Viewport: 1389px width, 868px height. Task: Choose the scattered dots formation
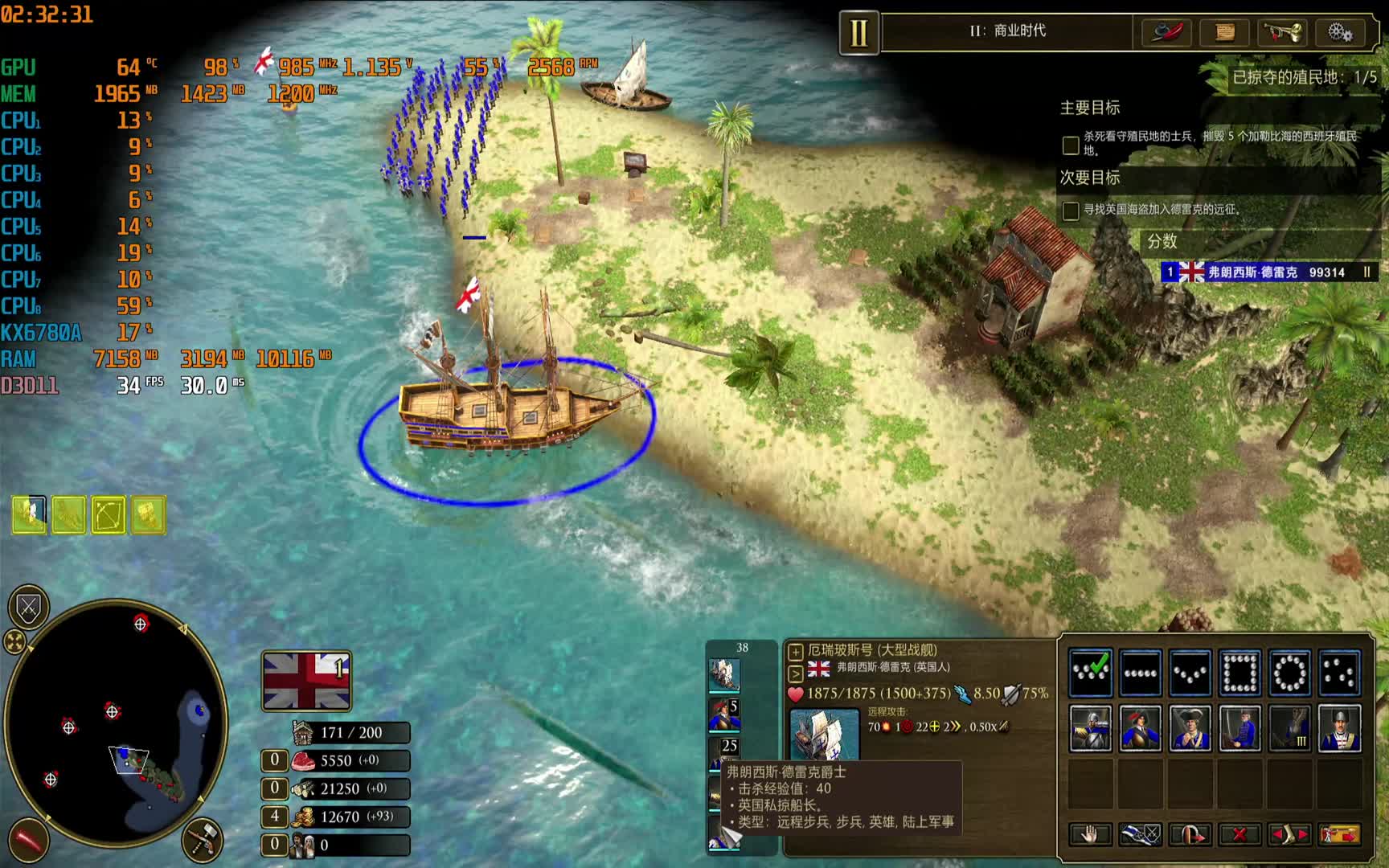1339,673
